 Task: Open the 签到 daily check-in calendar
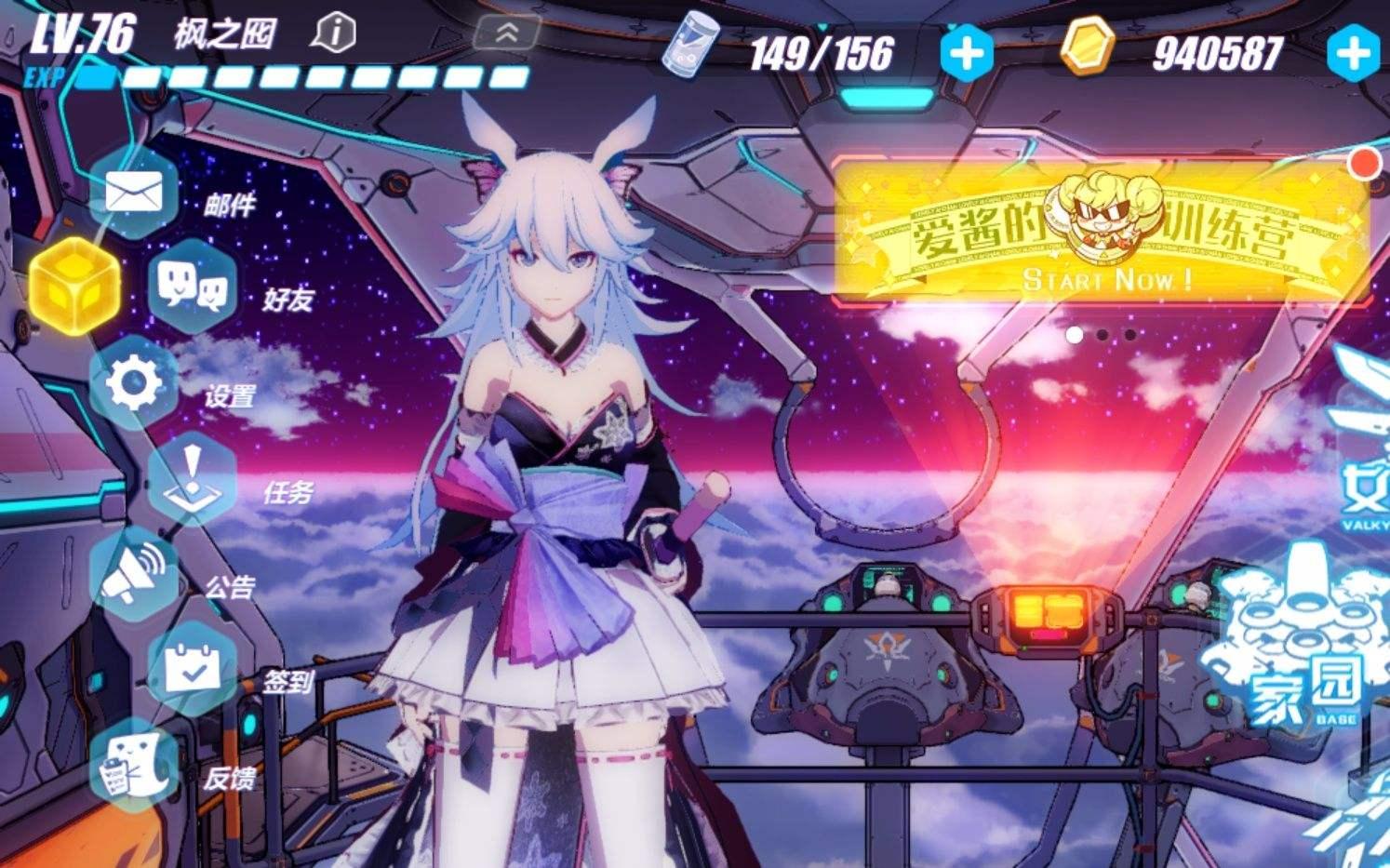[193, 669]
